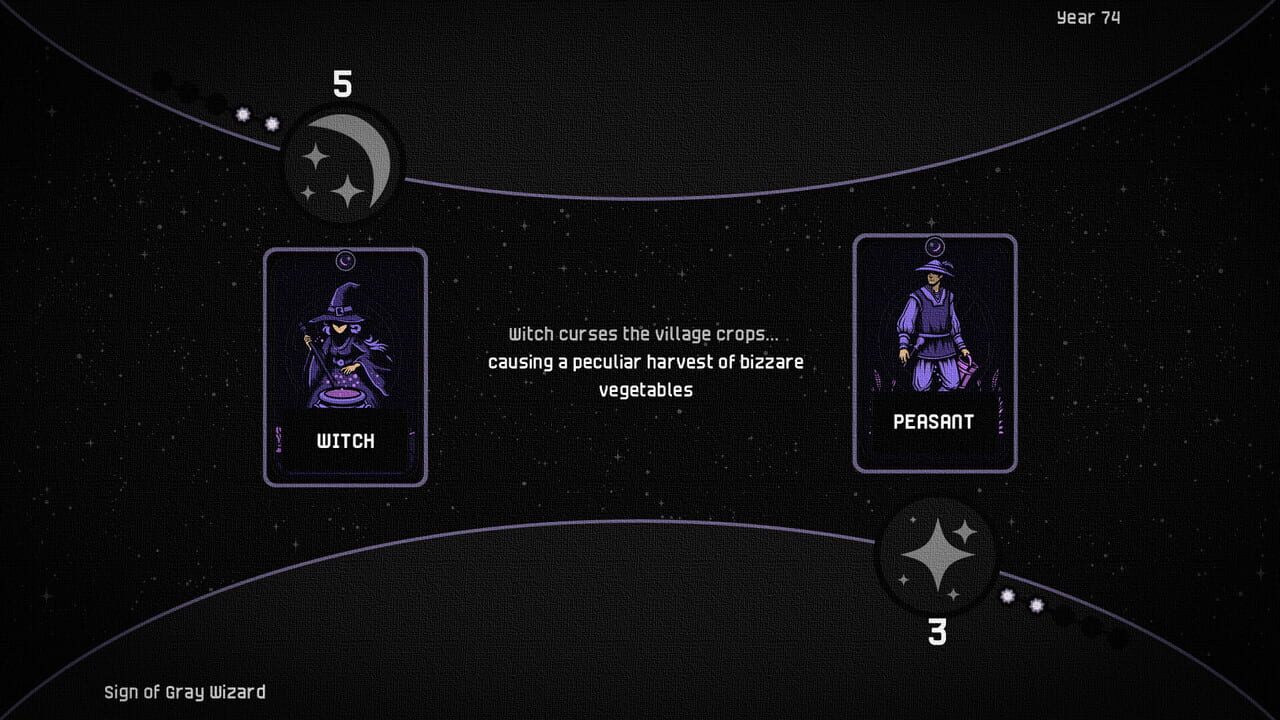This screenshot has height=720, width=1280.
Task: Open the Sign of Gray Wizard label
Action: (x=184, y=691)
